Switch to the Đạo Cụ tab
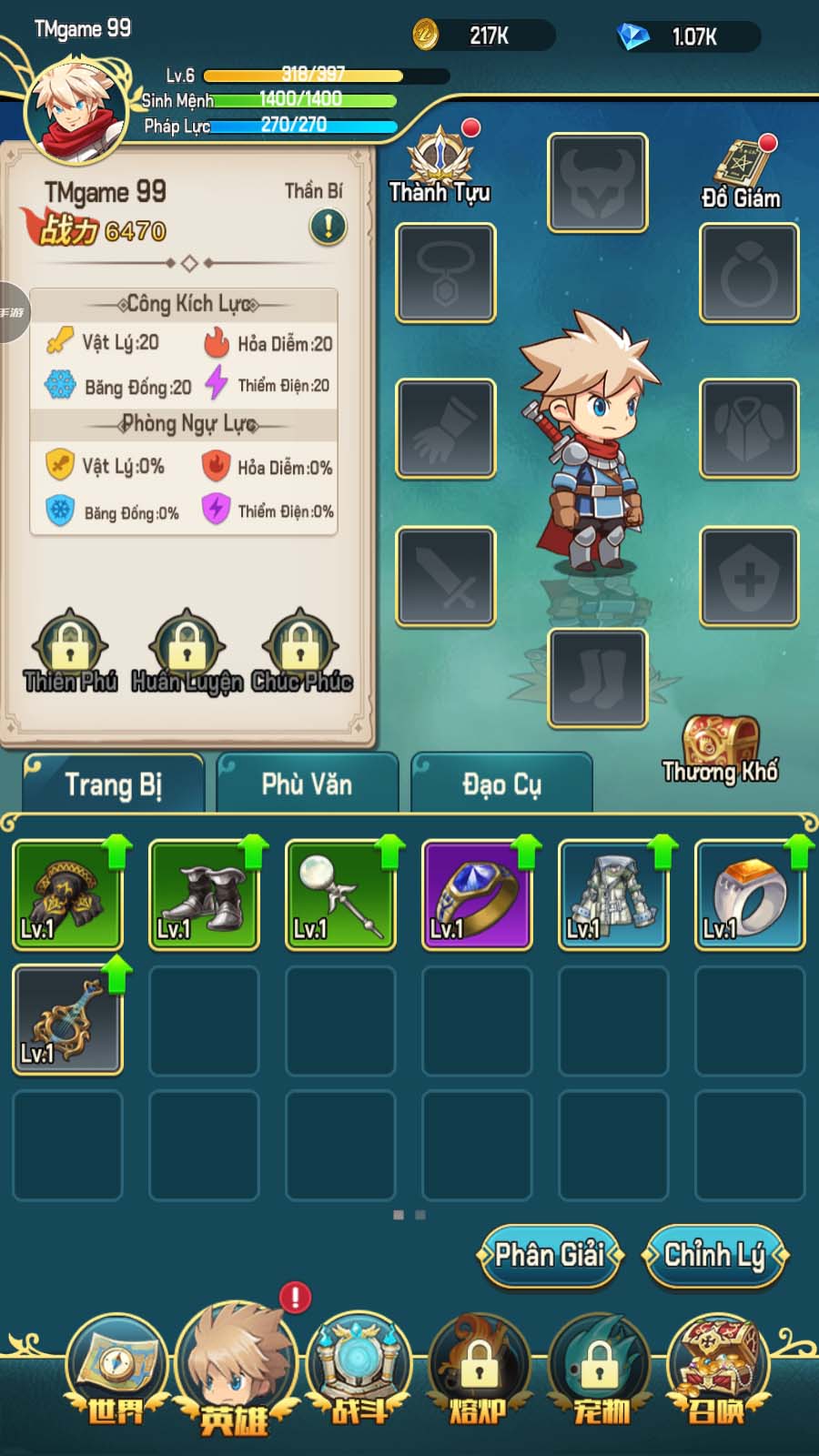819x1456 pixels. click(501, 784)
